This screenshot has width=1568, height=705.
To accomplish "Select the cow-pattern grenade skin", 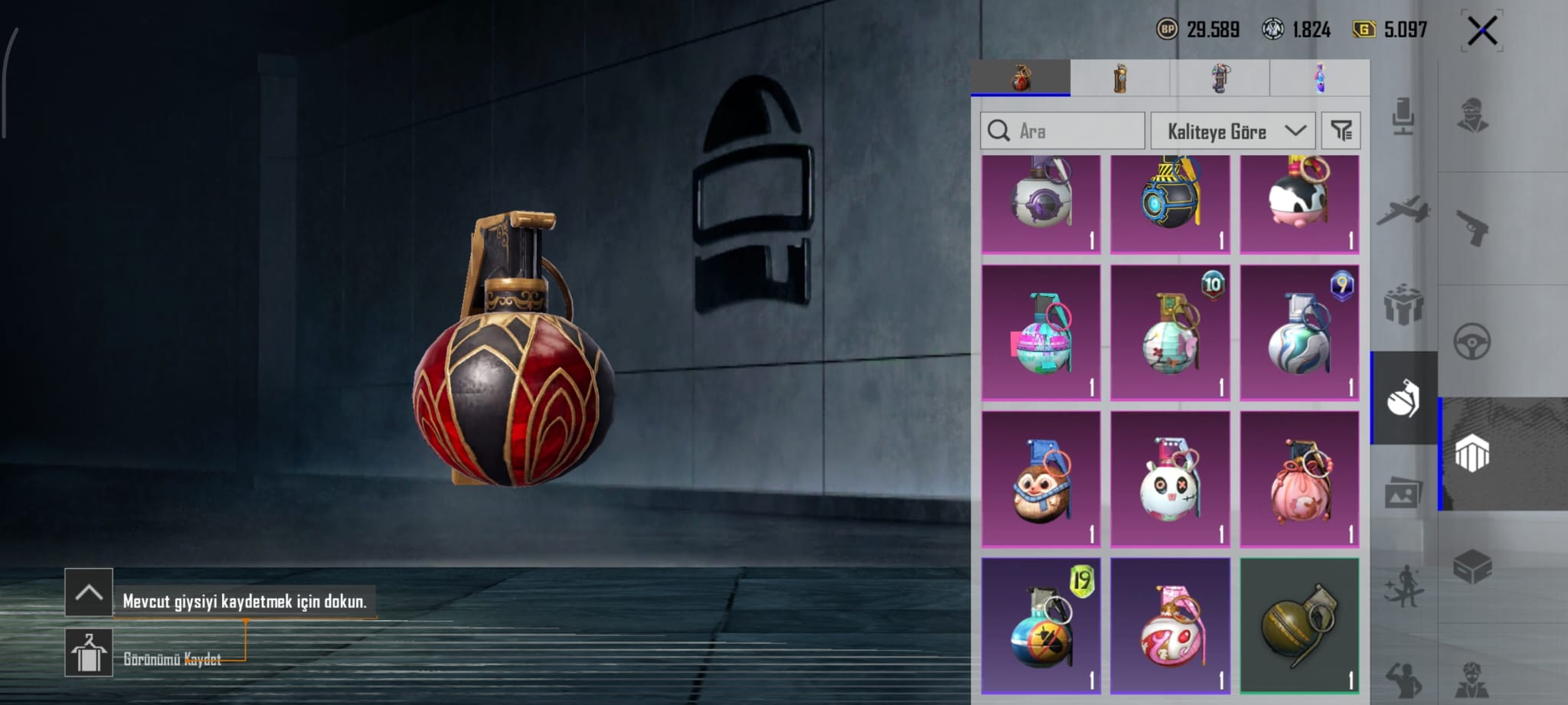I will (x=1299, y=204).
